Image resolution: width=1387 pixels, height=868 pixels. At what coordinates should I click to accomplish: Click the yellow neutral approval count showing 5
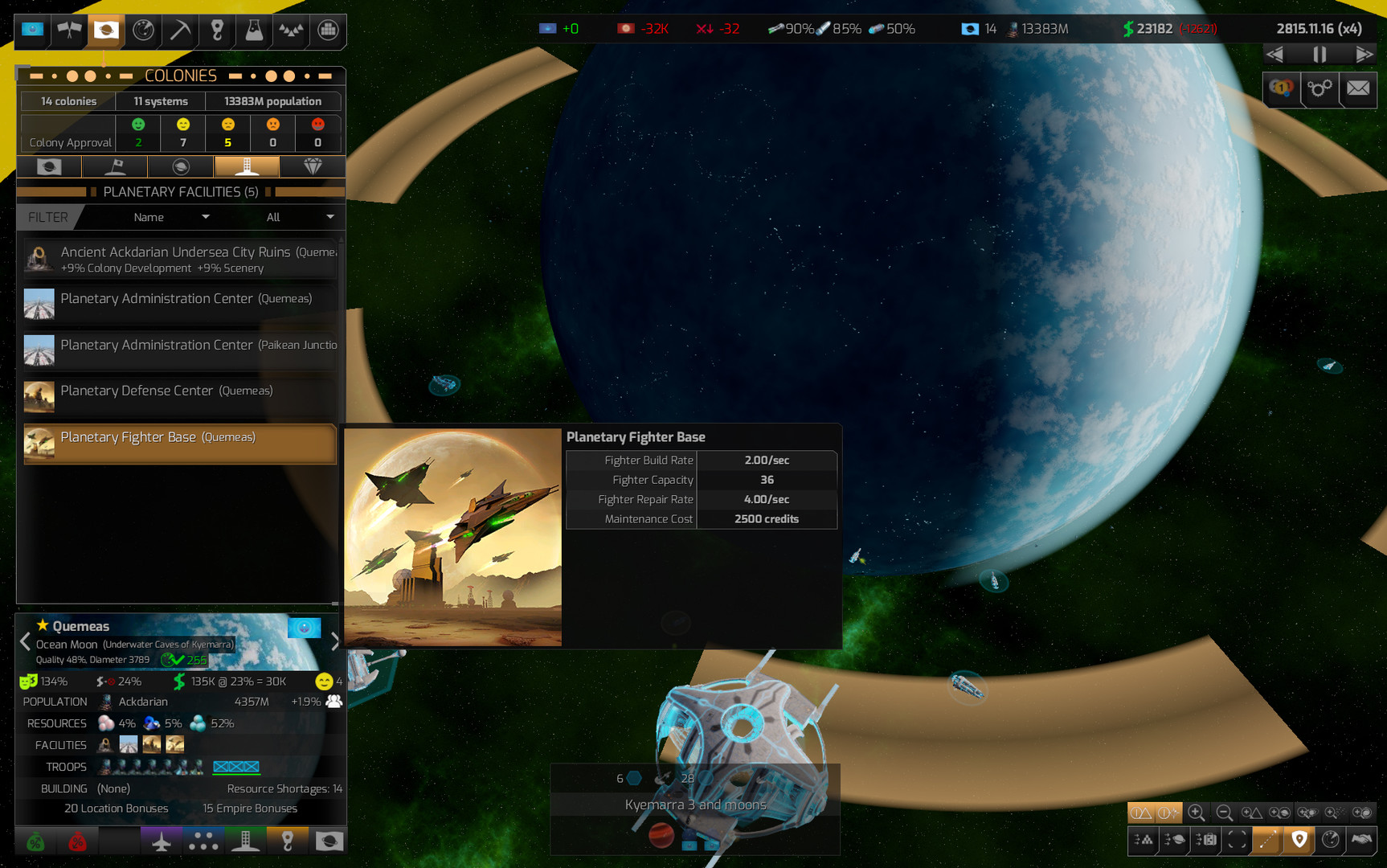228,133
